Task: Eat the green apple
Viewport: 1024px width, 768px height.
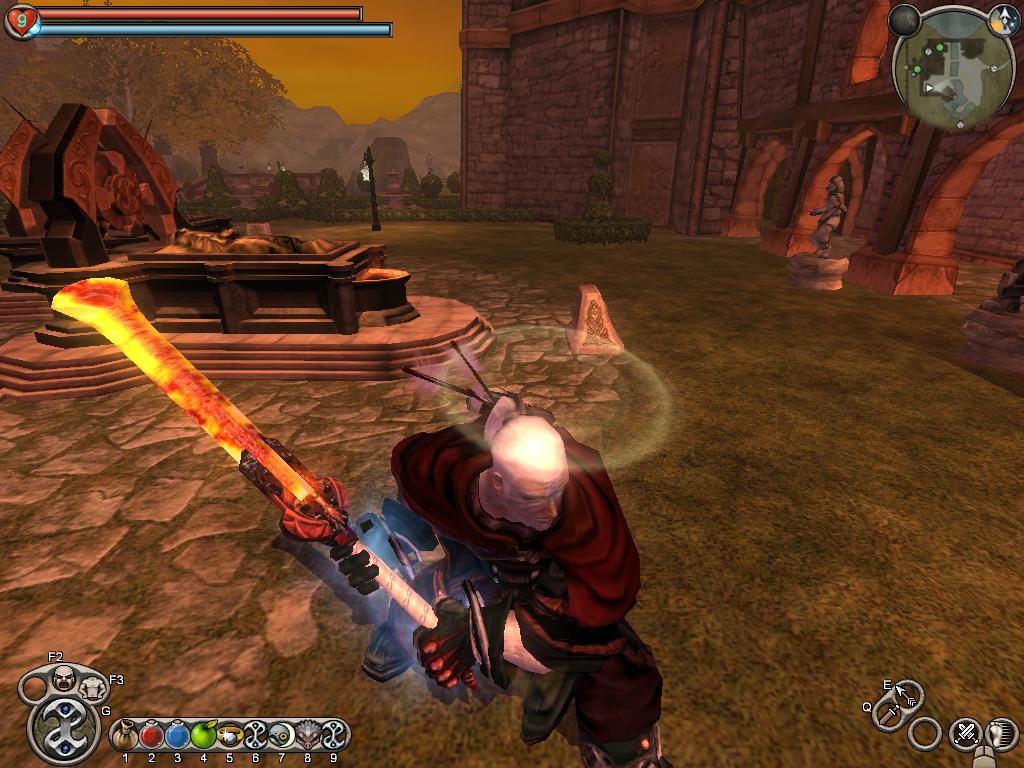Action: point(204,737)
